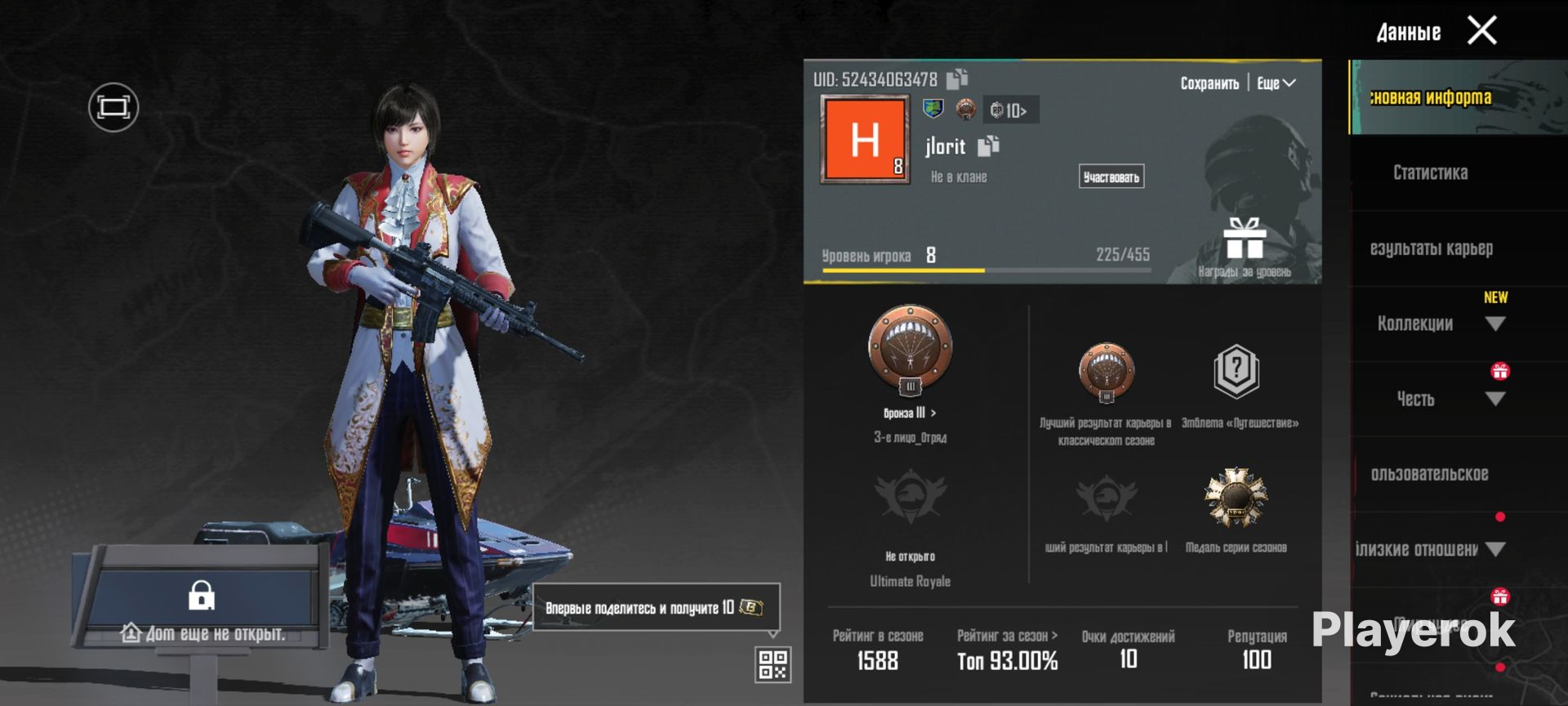Open the RP 10 pass badge

[1010, 110]
